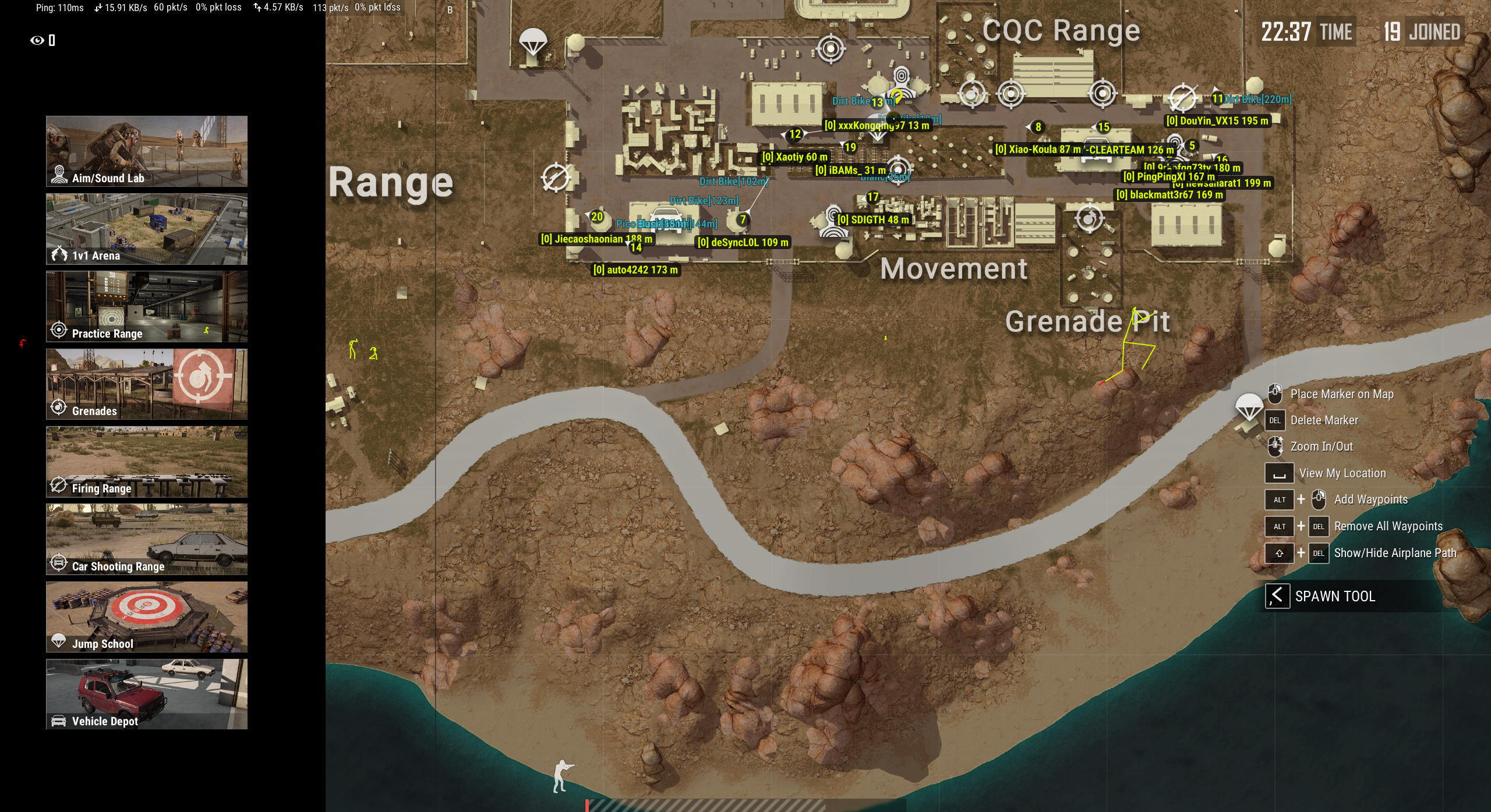This screenshot has height=812, width=1491.
Task: Select the DouYin_VX15 player marker
Action: 1217,121
